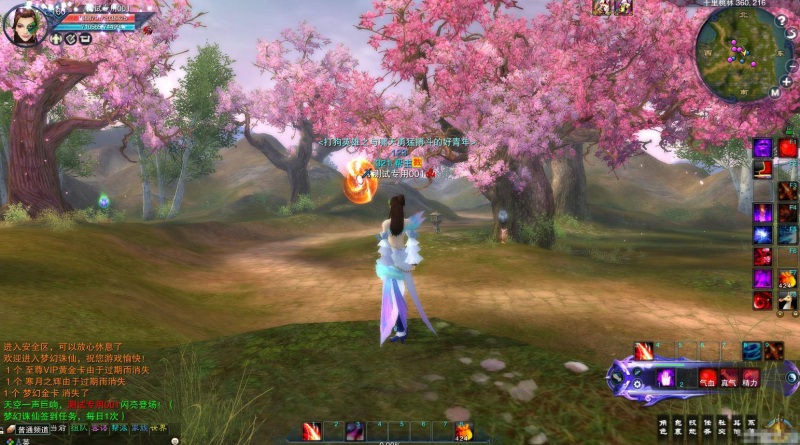Use the 气血 health potion slot
800x445 pixels.
(x=708, y=378)
